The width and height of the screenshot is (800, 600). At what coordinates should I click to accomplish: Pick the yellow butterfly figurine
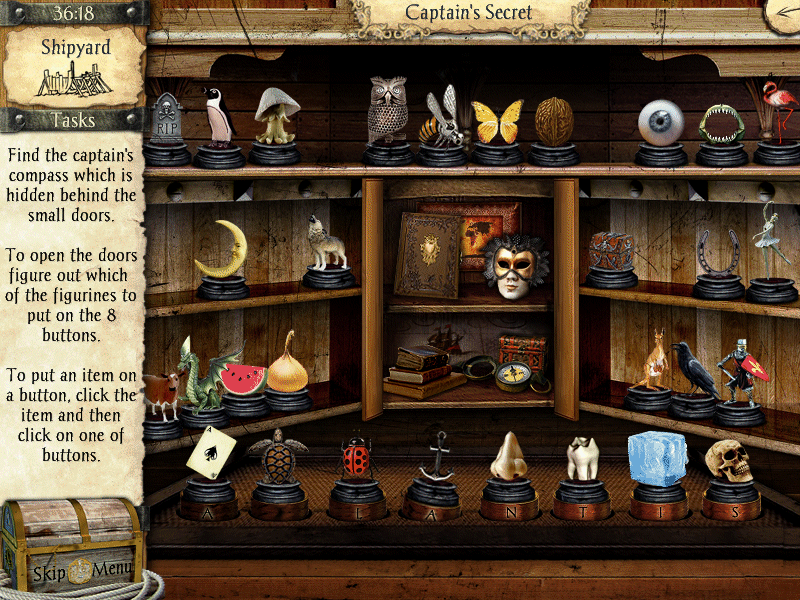click(497, 122)
